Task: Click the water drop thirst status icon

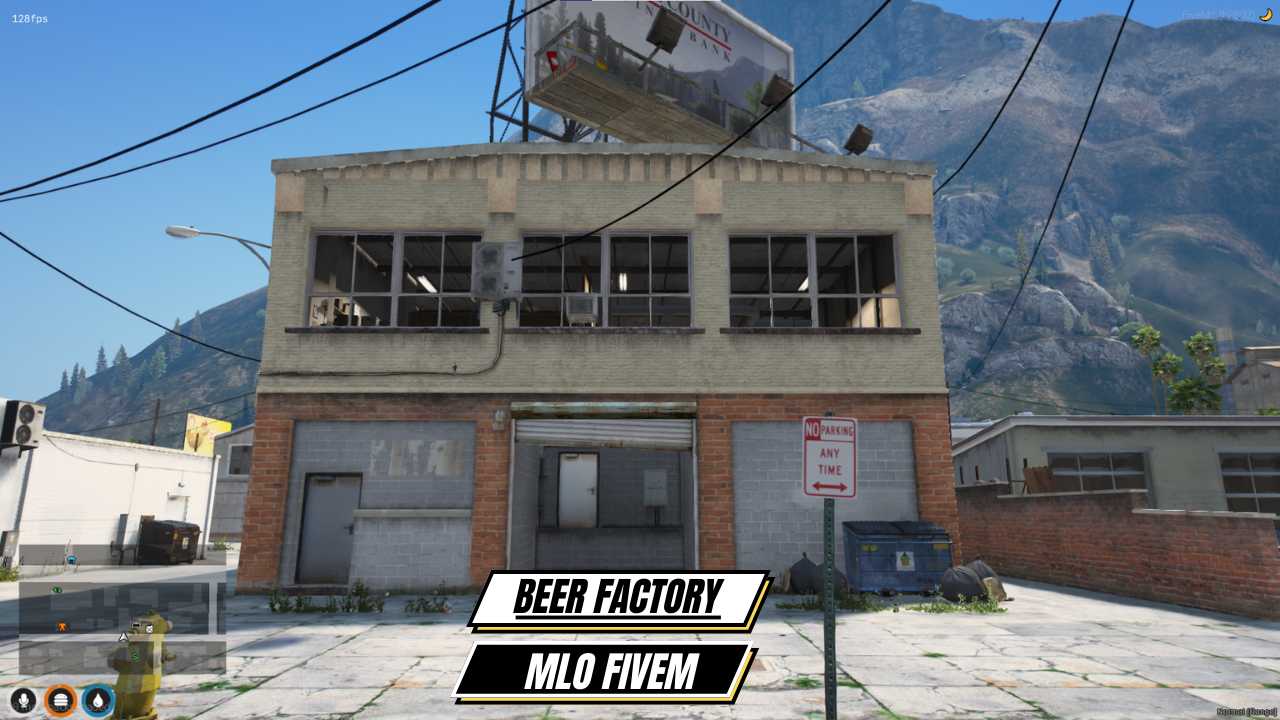Action: [x=95, y=699]
